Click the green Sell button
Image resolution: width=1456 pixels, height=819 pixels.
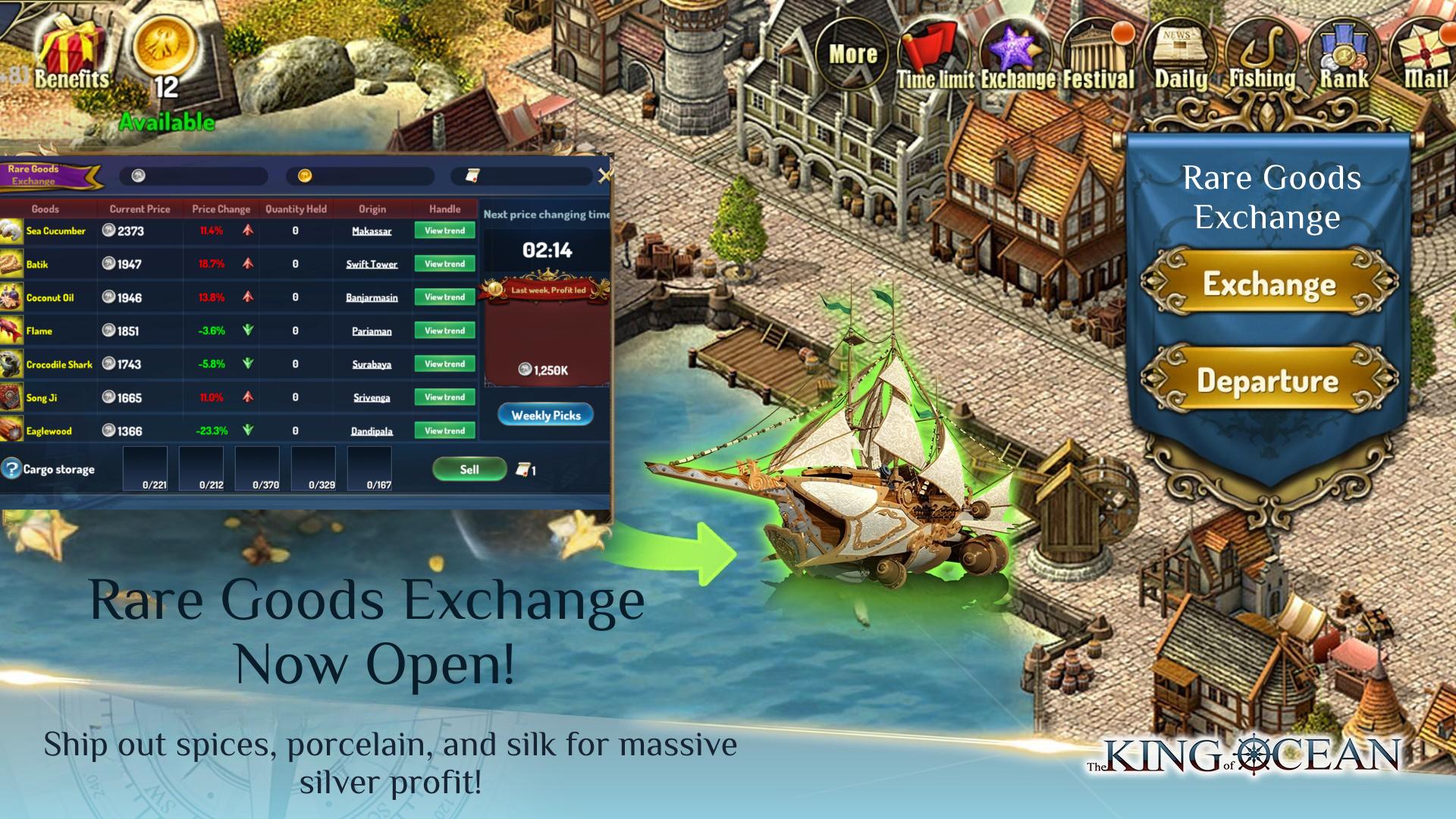coord(469,469)
